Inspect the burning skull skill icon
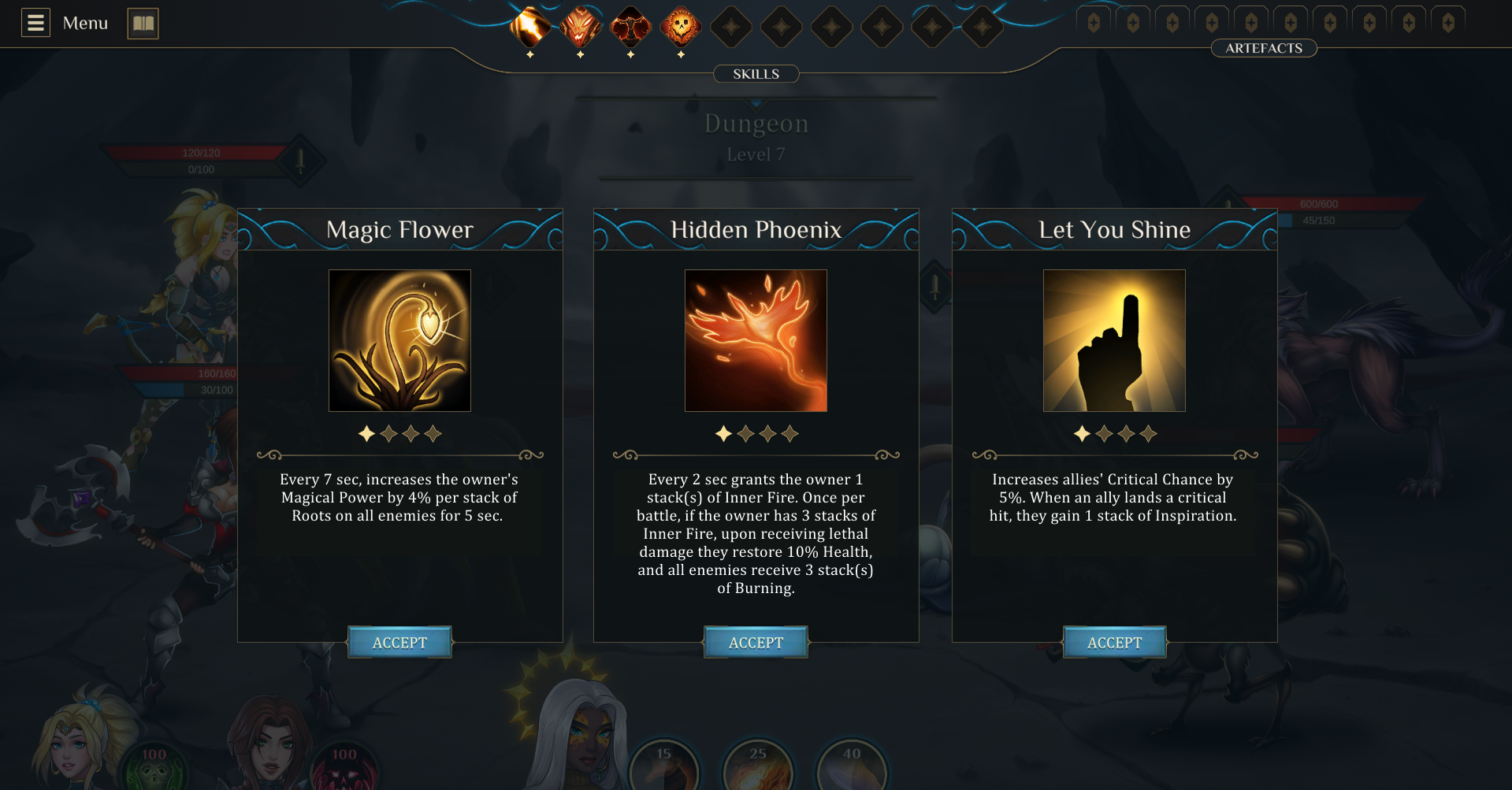The width and height of the screenshot is (1512, 790). click(x=681, y=27)
